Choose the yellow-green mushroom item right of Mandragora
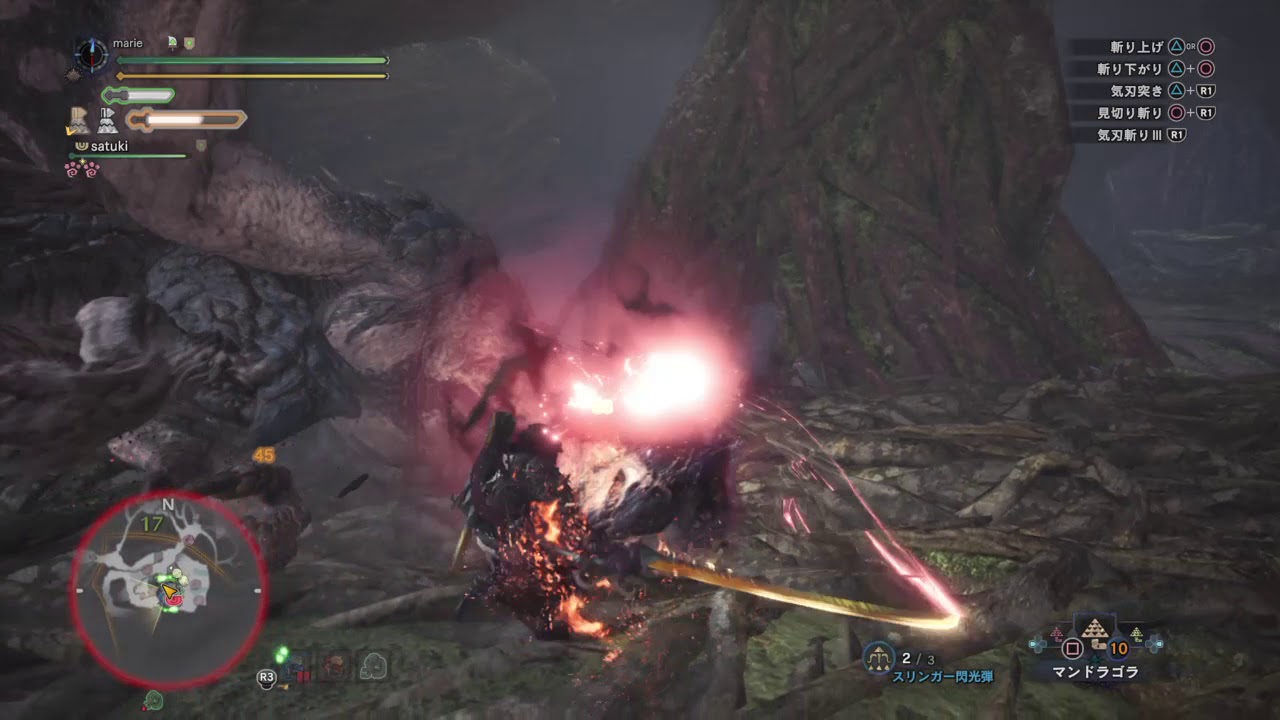Screen dimensions: 1280x720 click(x=1136, y=634)
